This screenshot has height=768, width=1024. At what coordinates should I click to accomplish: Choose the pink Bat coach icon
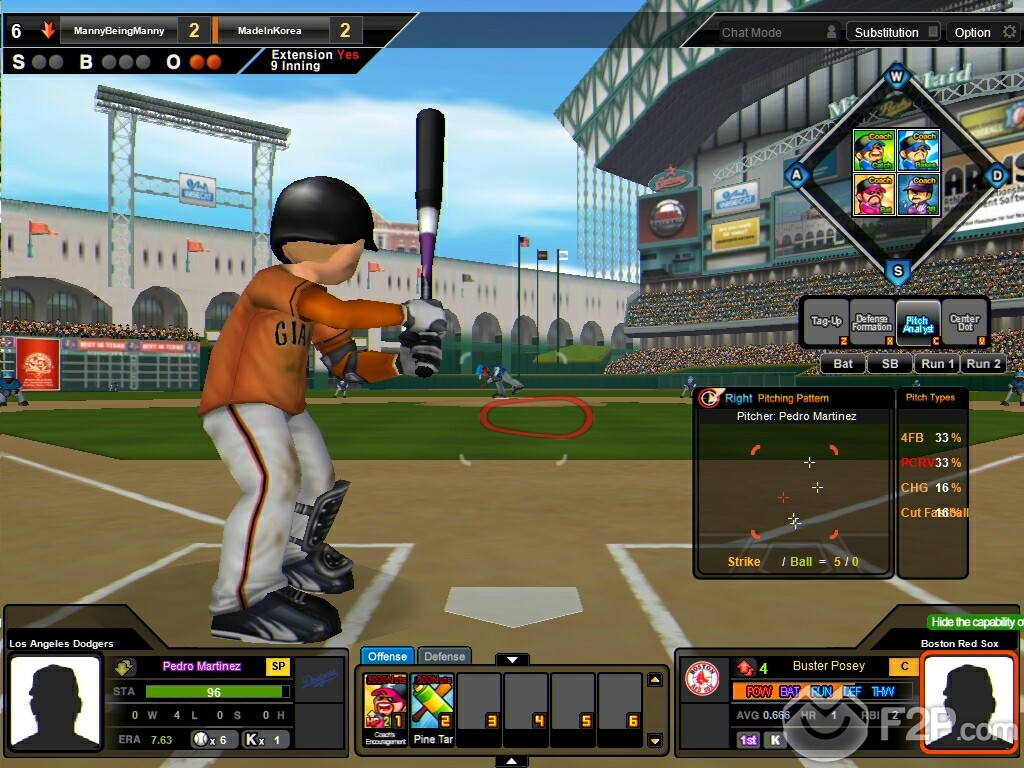873,194
